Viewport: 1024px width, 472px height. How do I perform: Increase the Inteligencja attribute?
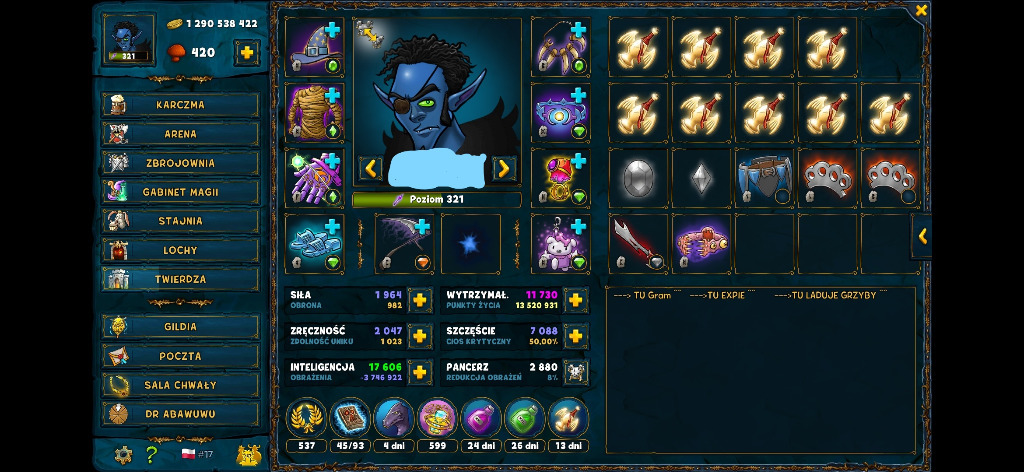tap(420, 372)
